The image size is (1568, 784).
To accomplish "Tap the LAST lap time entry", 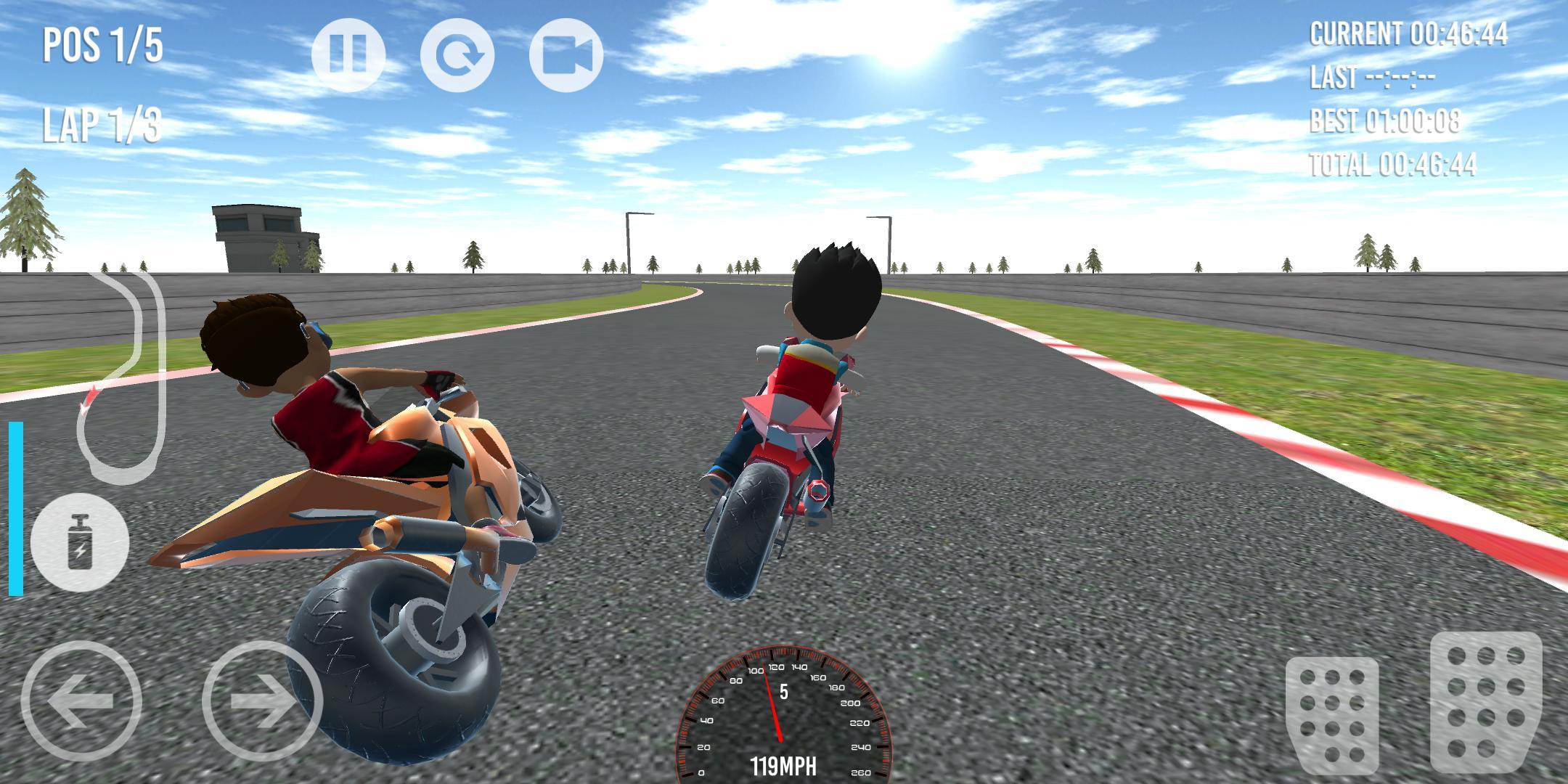I will pos(1372,76).
